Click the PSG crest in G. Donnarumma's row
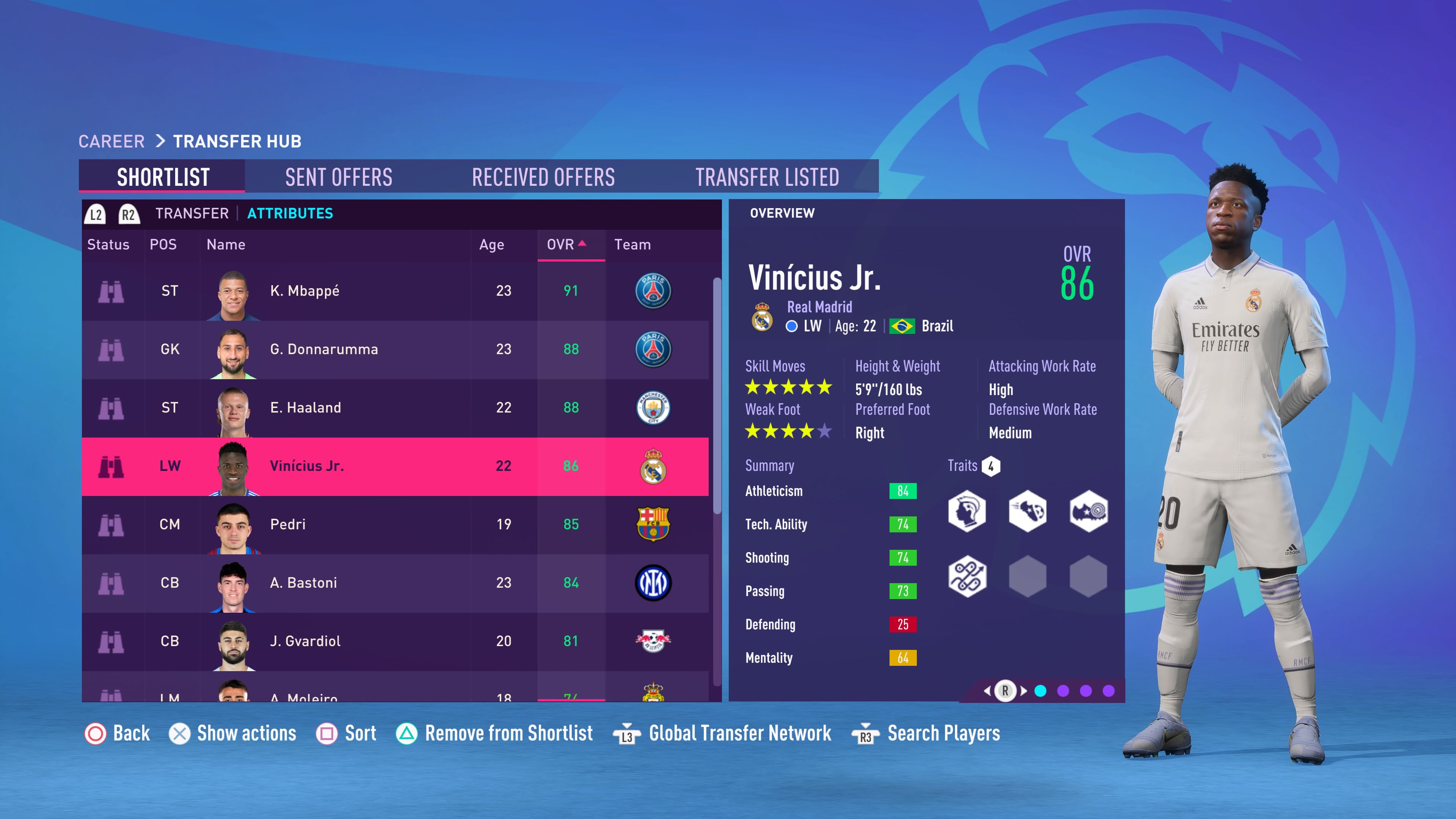The image size is (1456, 819). click(x=653, y=349)
